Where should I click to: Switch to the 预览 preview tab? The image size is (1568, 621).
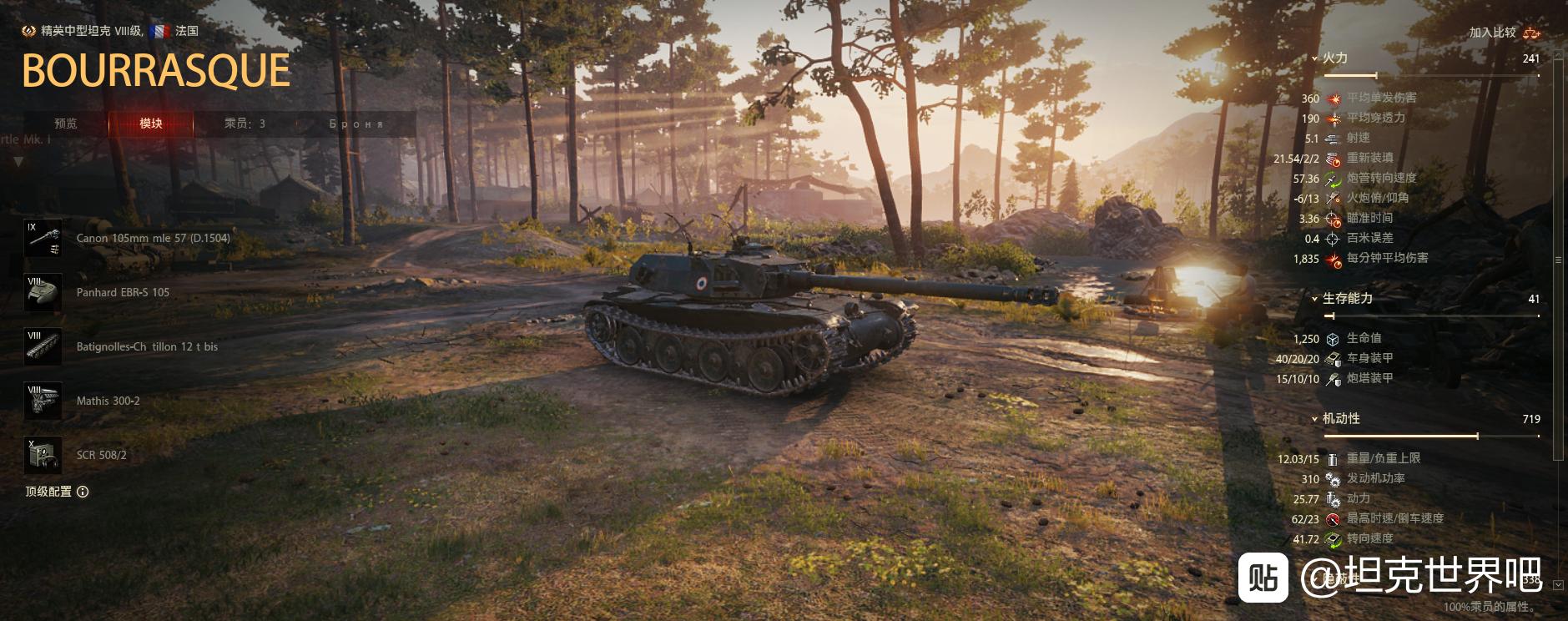[x=66, y=124]
